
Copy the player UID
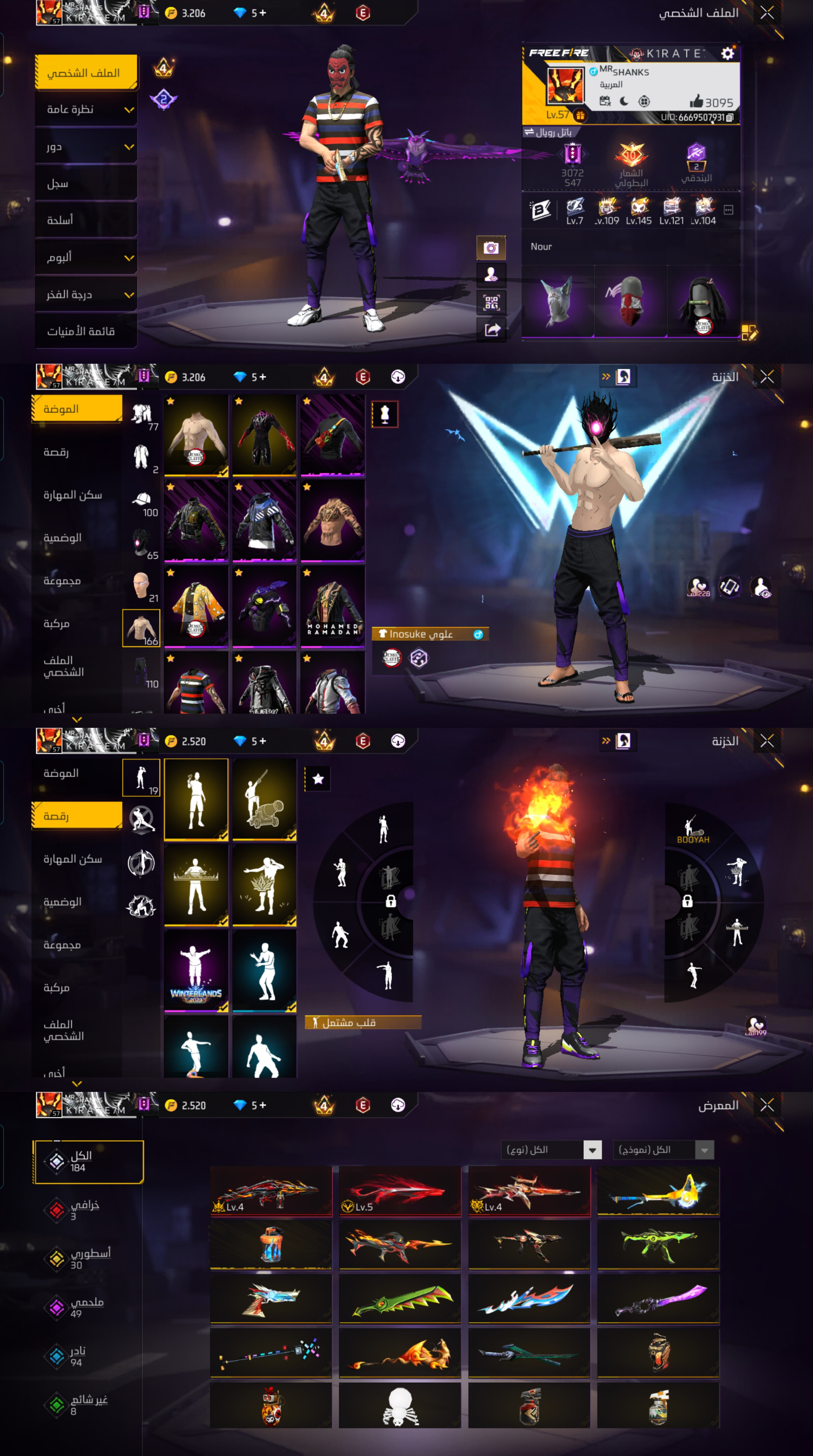coord(729,118)
